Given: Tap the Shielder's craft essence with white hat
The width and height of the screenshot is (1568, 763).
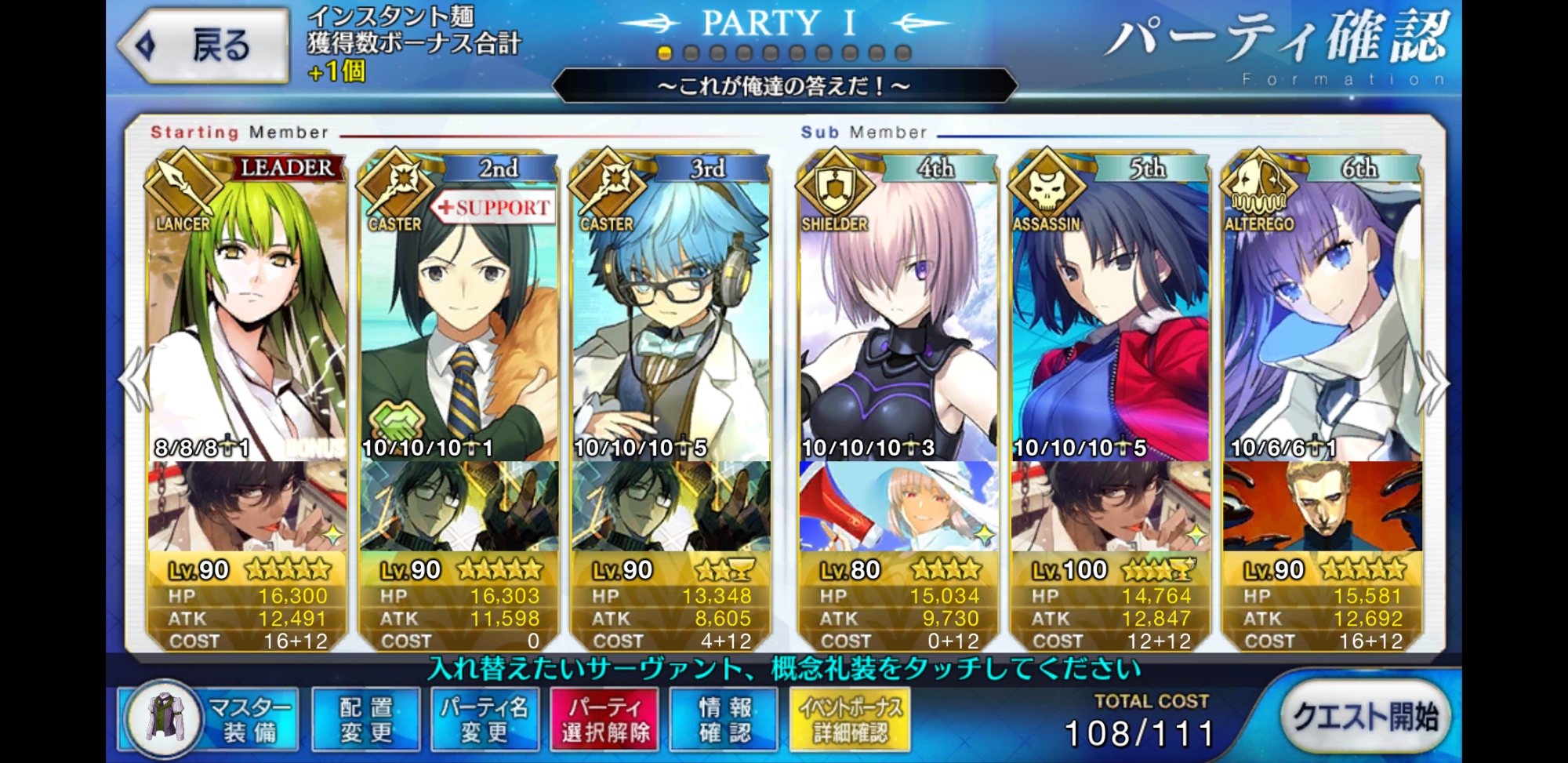Looking at the screenshot, I should click(898, 506).
